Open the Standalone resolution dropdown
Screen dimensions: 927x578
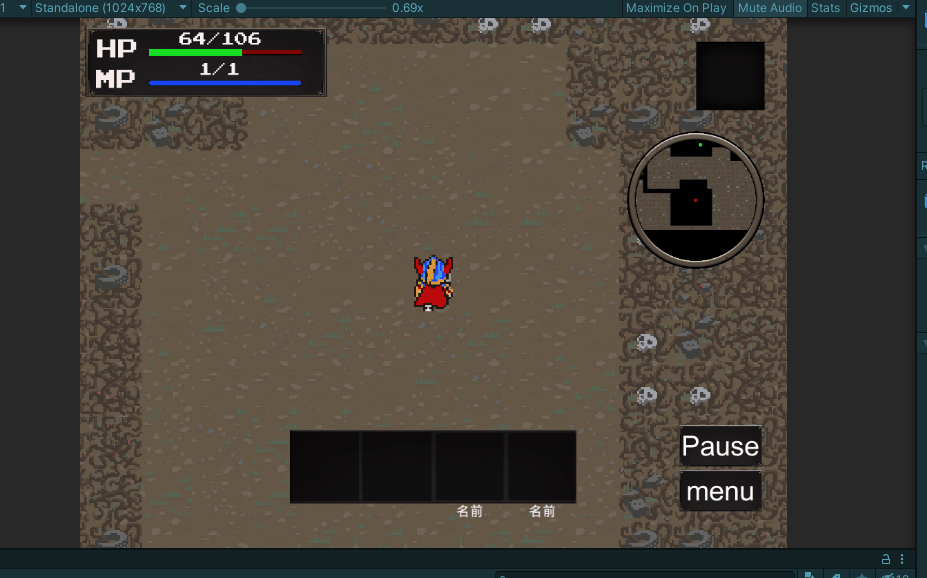pos(110,8)
